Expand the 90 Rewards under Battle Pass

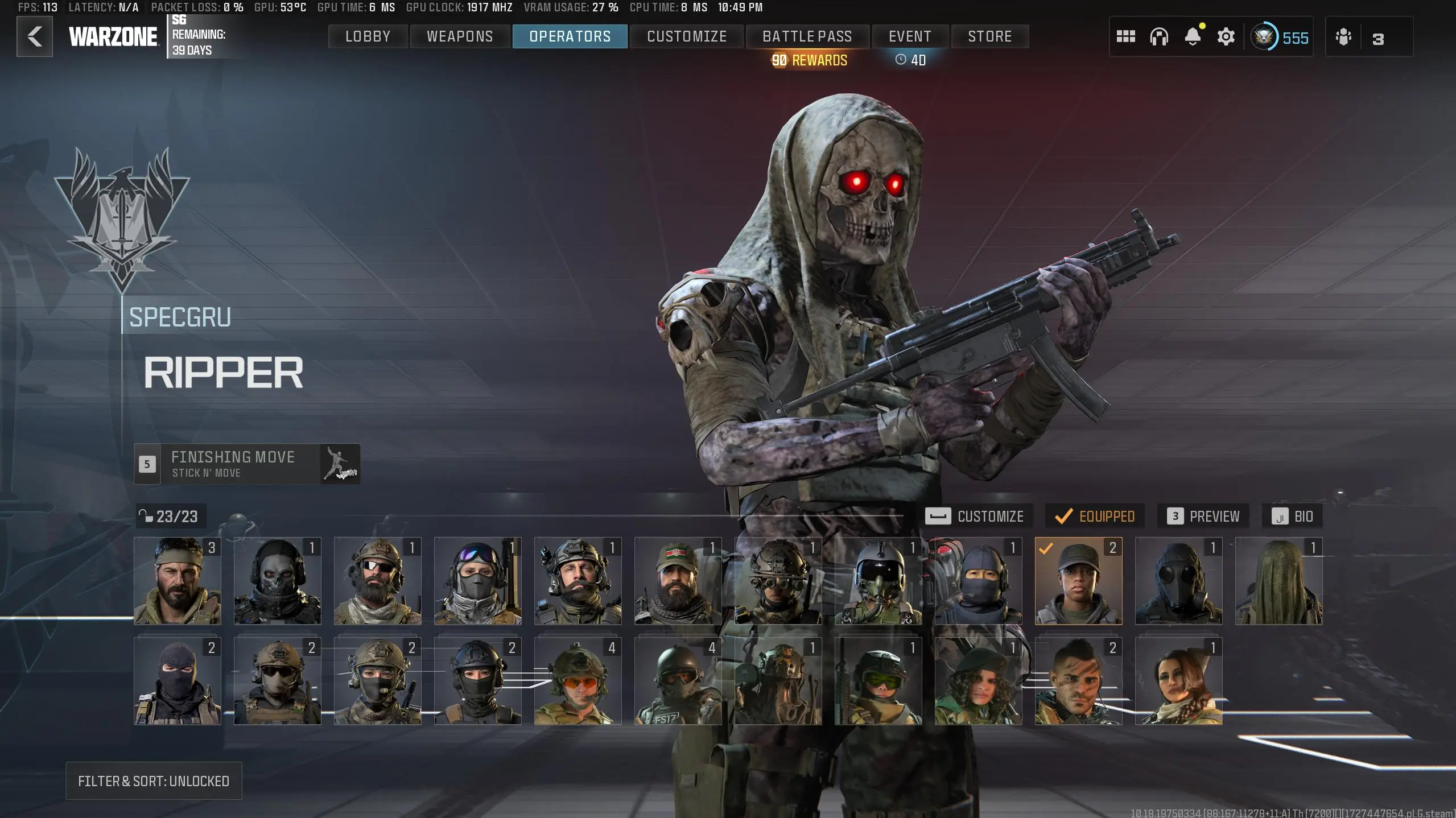(x=809, y=60)
